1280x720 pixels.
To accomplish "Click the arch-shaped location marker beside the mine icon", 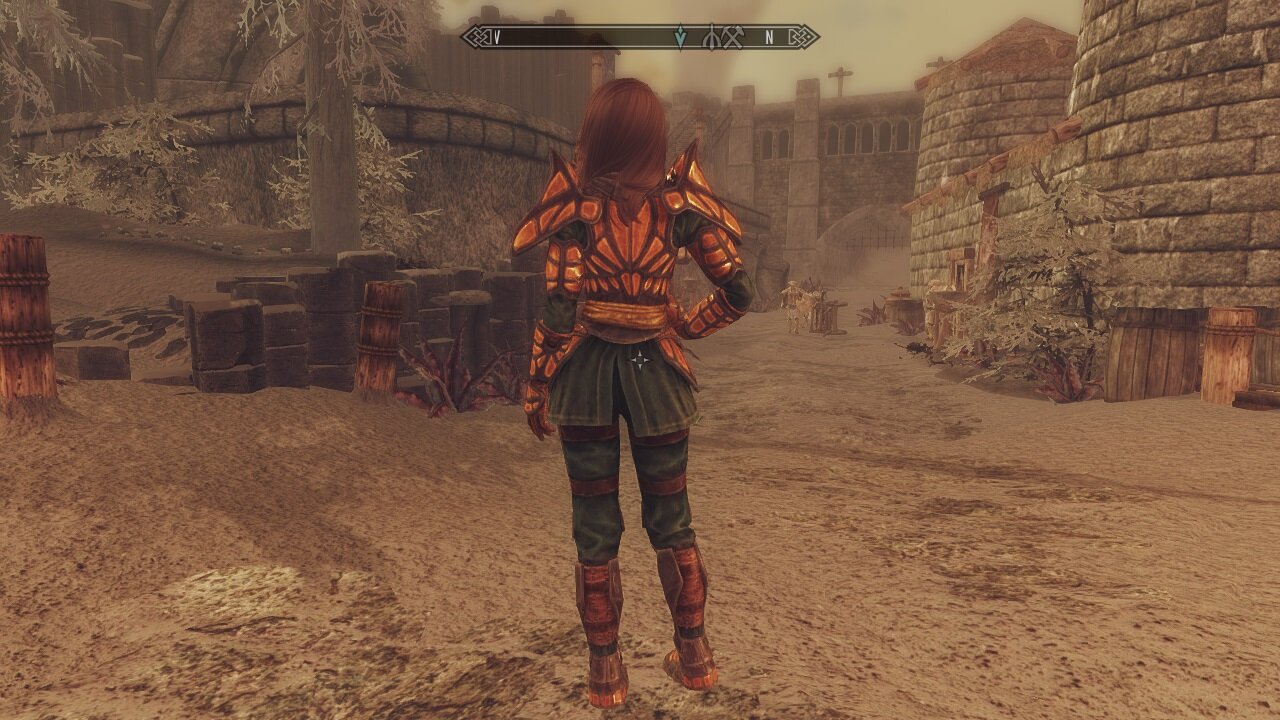I will [x=712, y=38].
